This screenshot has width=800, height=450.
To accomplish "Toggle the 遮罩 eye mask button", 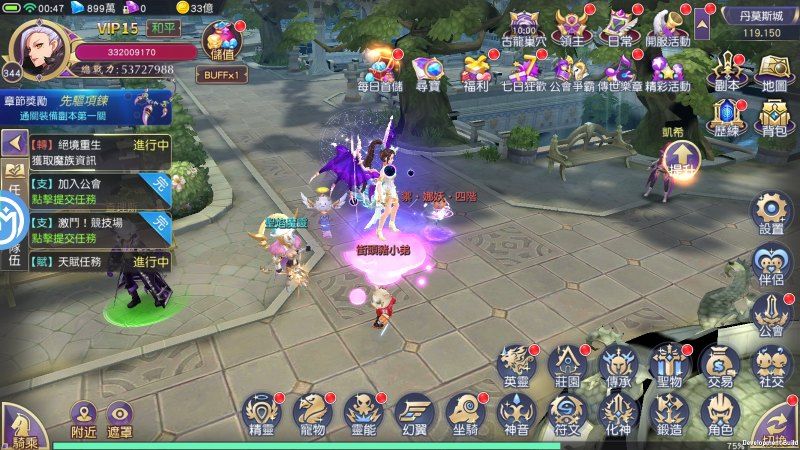I will point(121,421).
